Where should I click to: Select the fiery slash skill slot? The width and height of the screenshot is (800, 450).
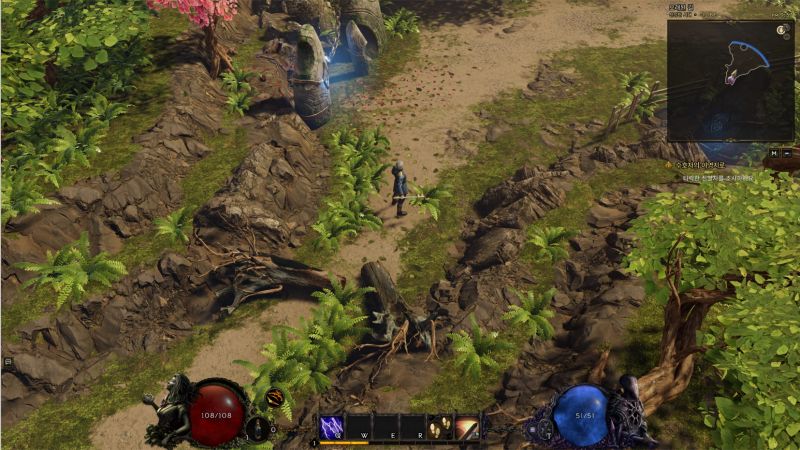click(467, 427)
